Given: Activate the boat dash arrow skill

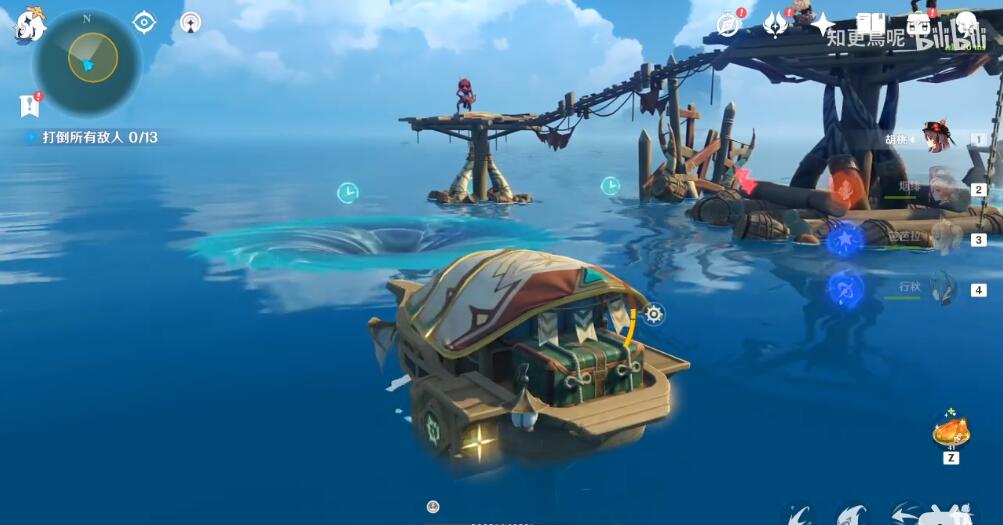Looking at the screenshot, I should 906,513.
